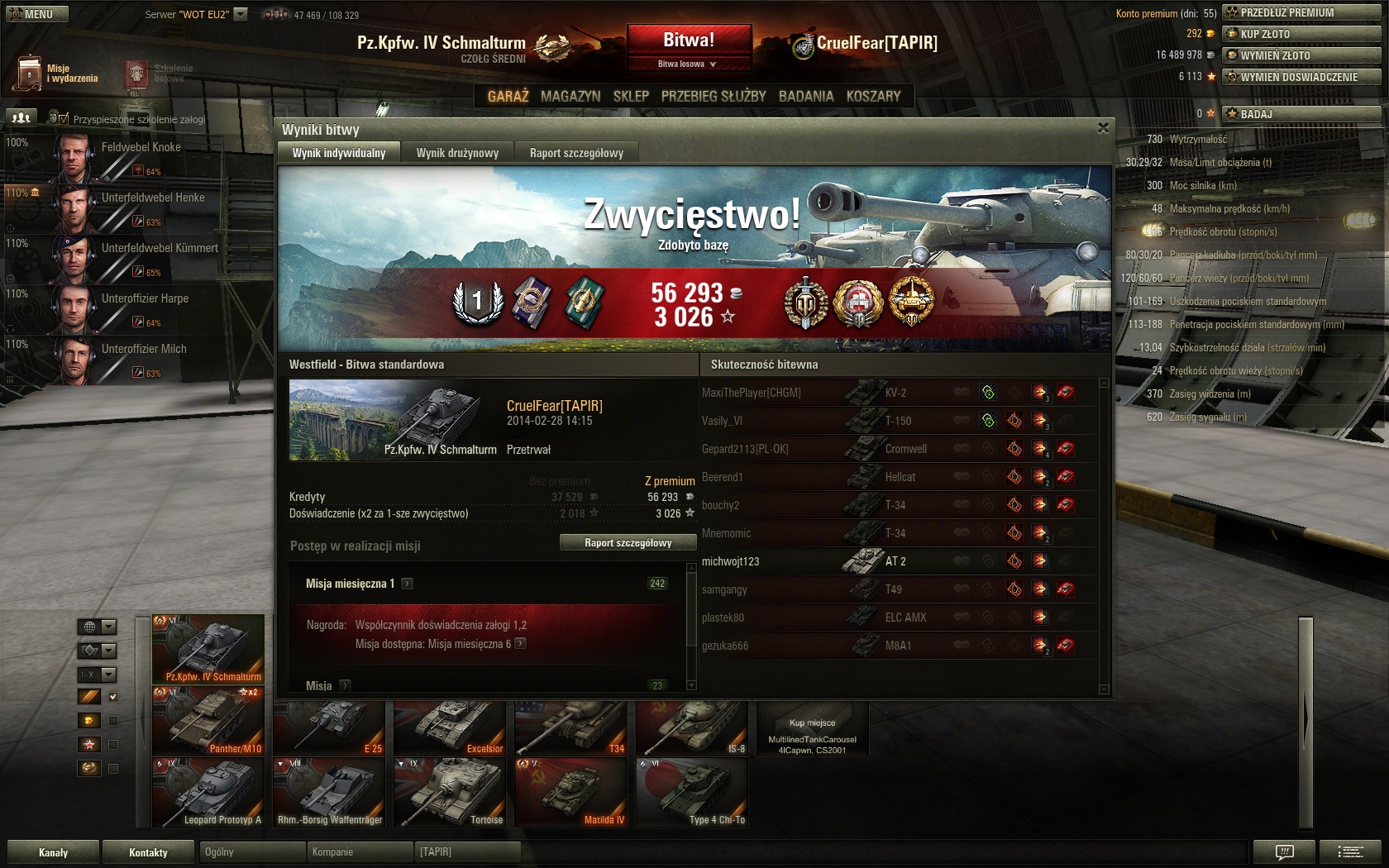Viewport: 1389px width, 868px height.
Task: Choose the Tortoise tank thumbnail
Action: pyautogui.click(x=450, y=792)
